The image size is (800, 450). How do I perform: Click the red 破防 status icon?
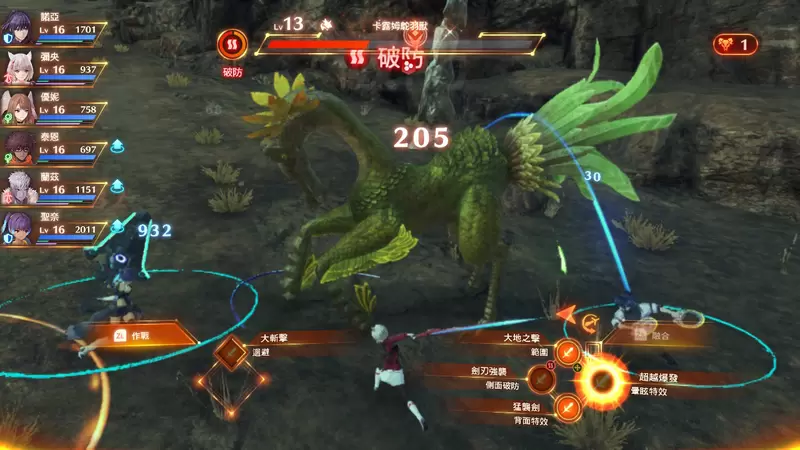(x=232, y=44)
